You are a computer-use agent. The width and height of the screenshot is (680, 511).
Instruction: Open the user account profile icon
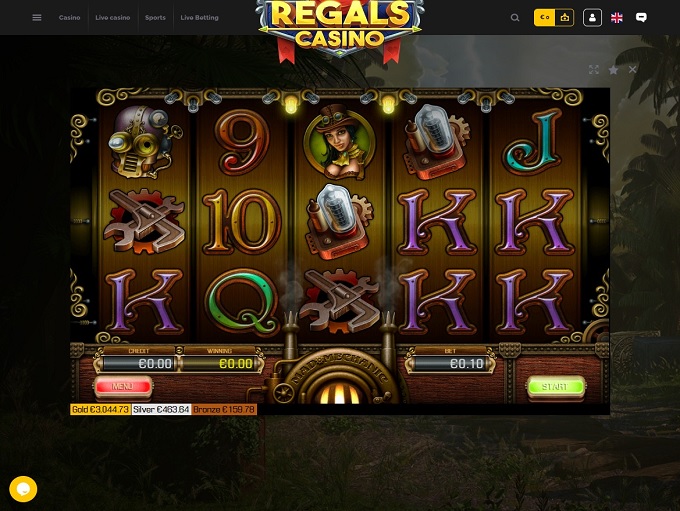[x=592, y=18]
